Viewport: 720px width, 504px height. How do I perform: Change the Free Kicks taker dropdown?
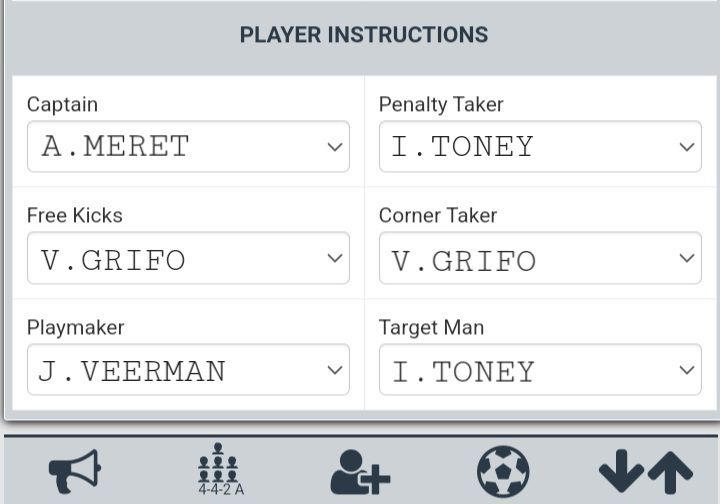click(x=188, y=259)
